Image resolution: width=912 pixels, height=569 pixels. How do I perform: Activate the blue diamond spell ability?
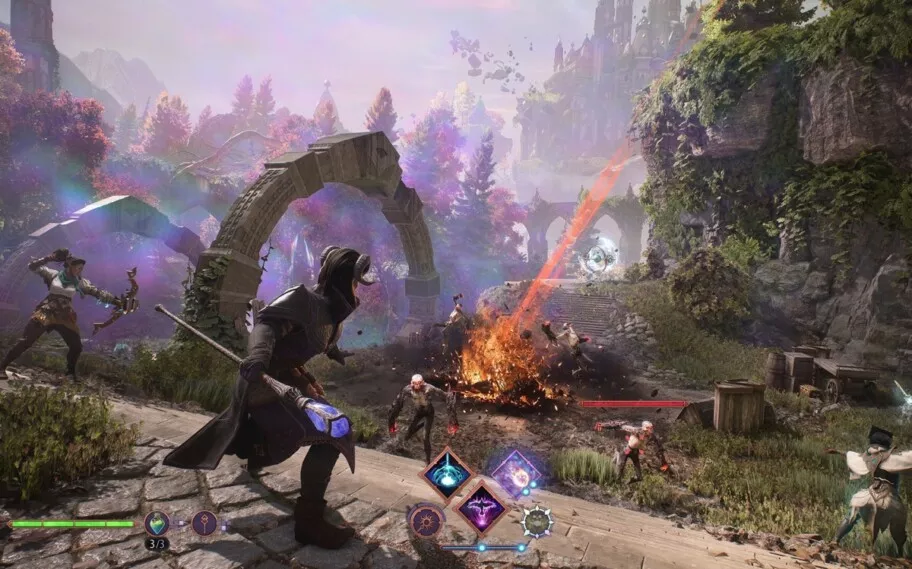point(447,473)
